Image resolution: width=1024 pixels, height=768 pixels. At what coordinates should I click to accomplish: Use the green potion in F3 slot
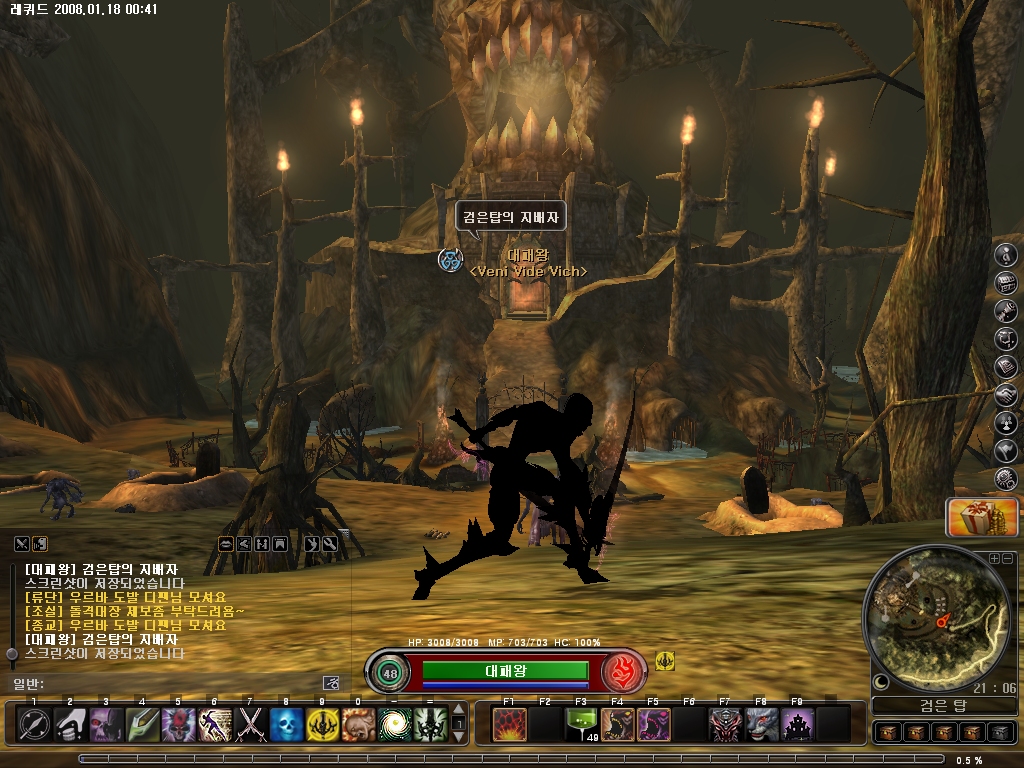(x=581, y=724)
